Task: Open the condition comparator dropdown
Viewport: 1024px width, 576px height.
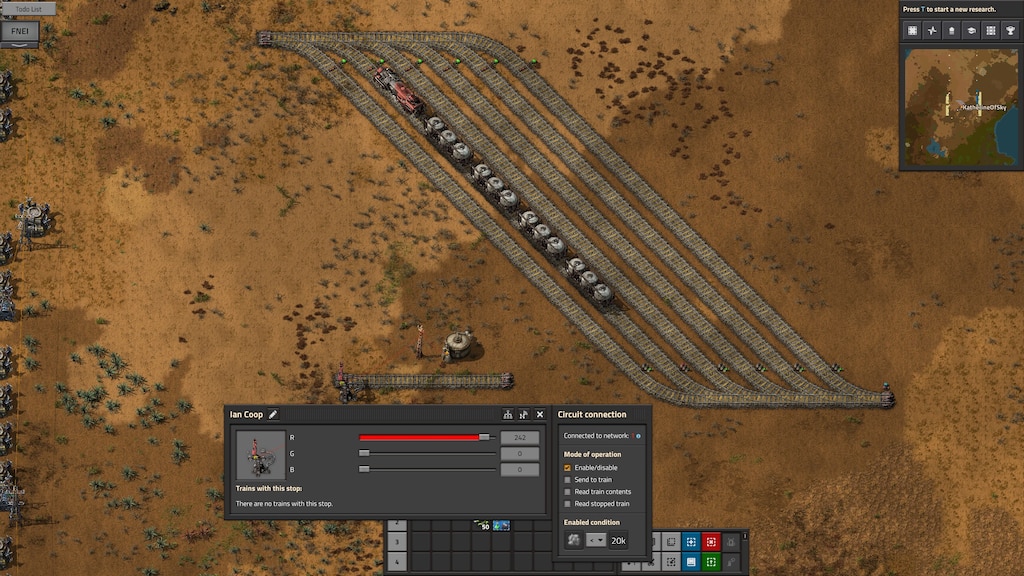Action: pos(595,540)
